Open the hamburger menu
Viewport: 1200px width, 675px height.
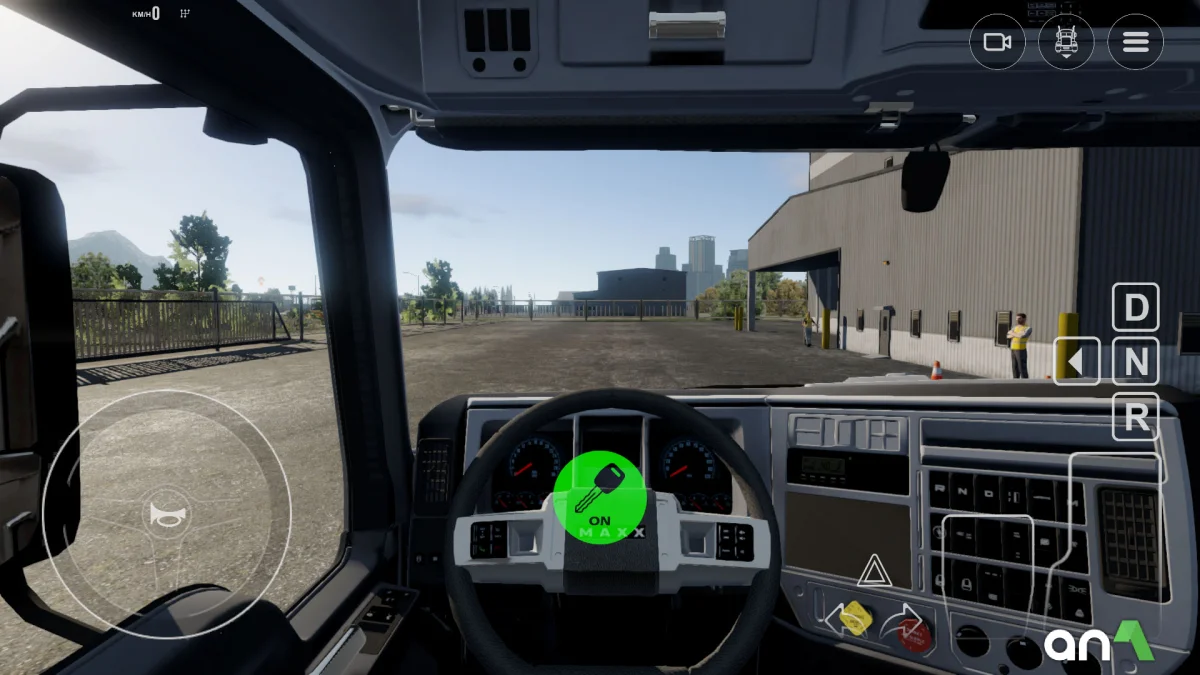(1135, 42)
